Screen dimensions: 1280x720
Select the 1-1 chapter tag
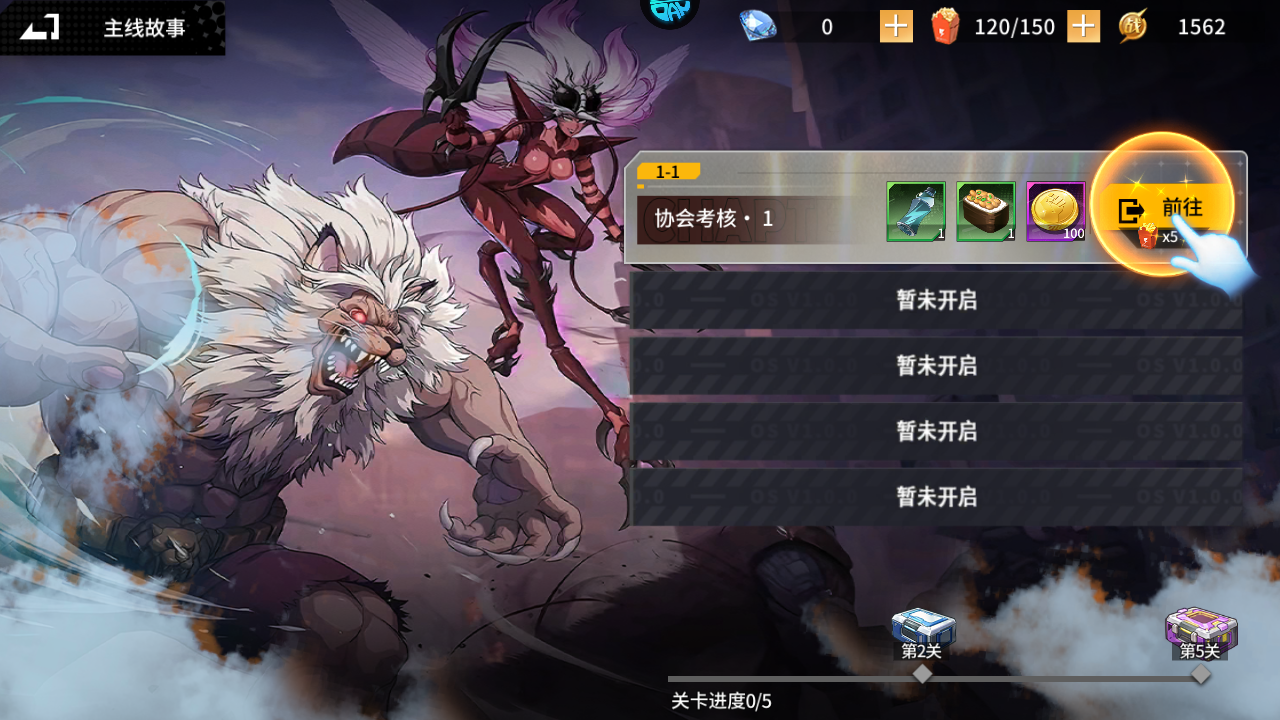668,171
